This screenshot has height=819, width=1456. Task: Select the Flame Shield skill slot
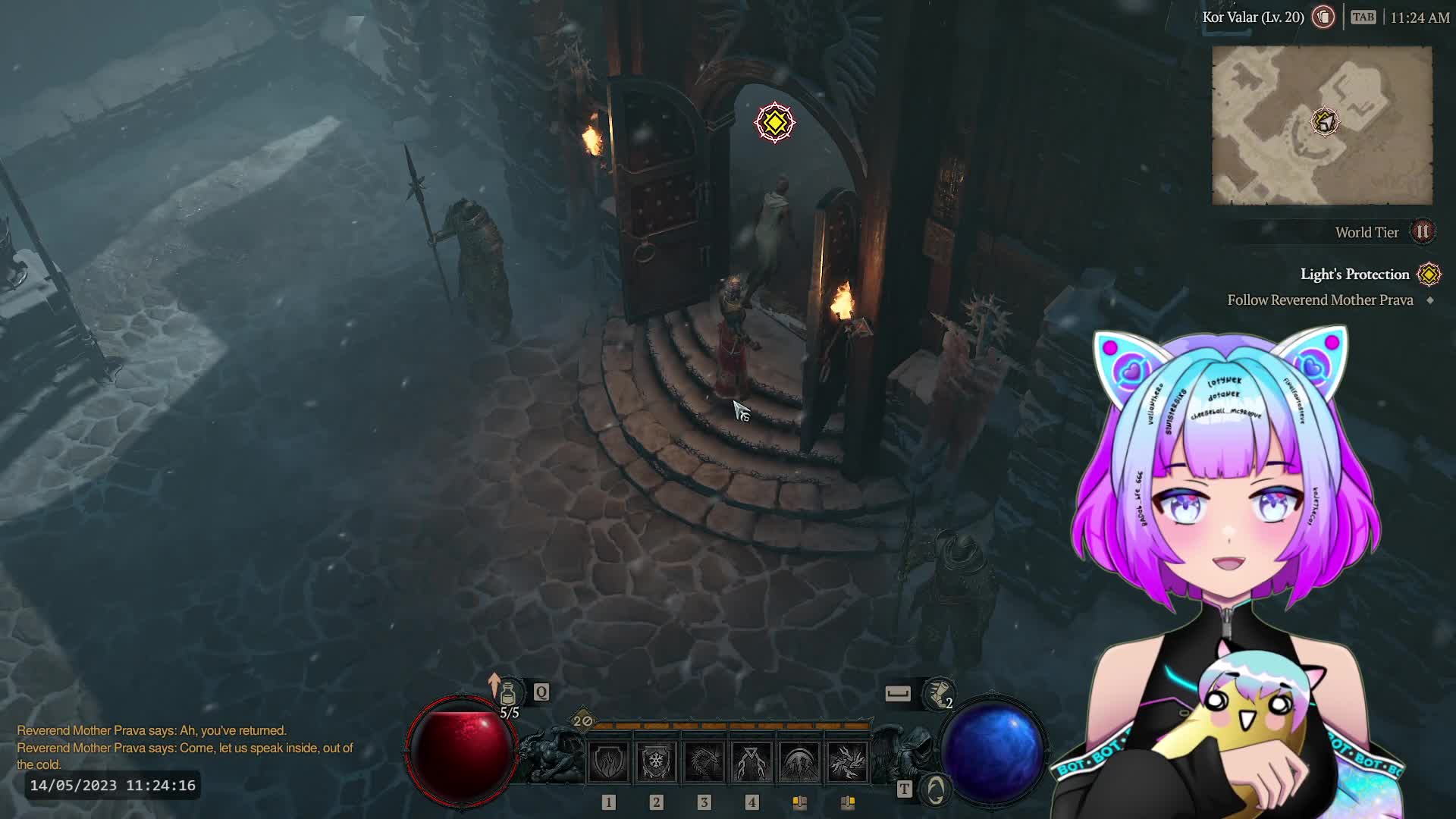[608, 761]
